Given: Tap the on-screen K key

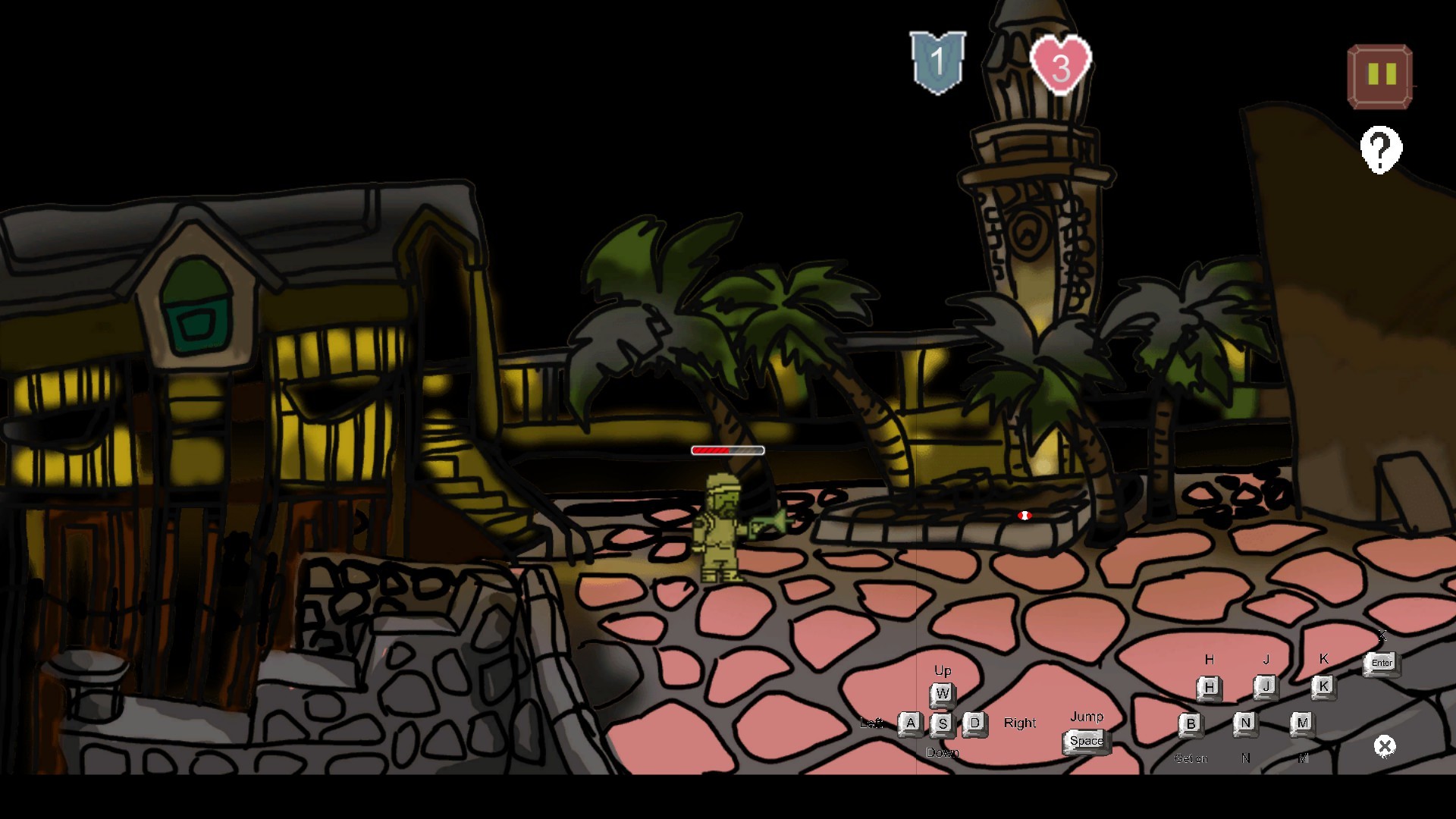Looking at the screenshot, I should tap(1324, 686).
